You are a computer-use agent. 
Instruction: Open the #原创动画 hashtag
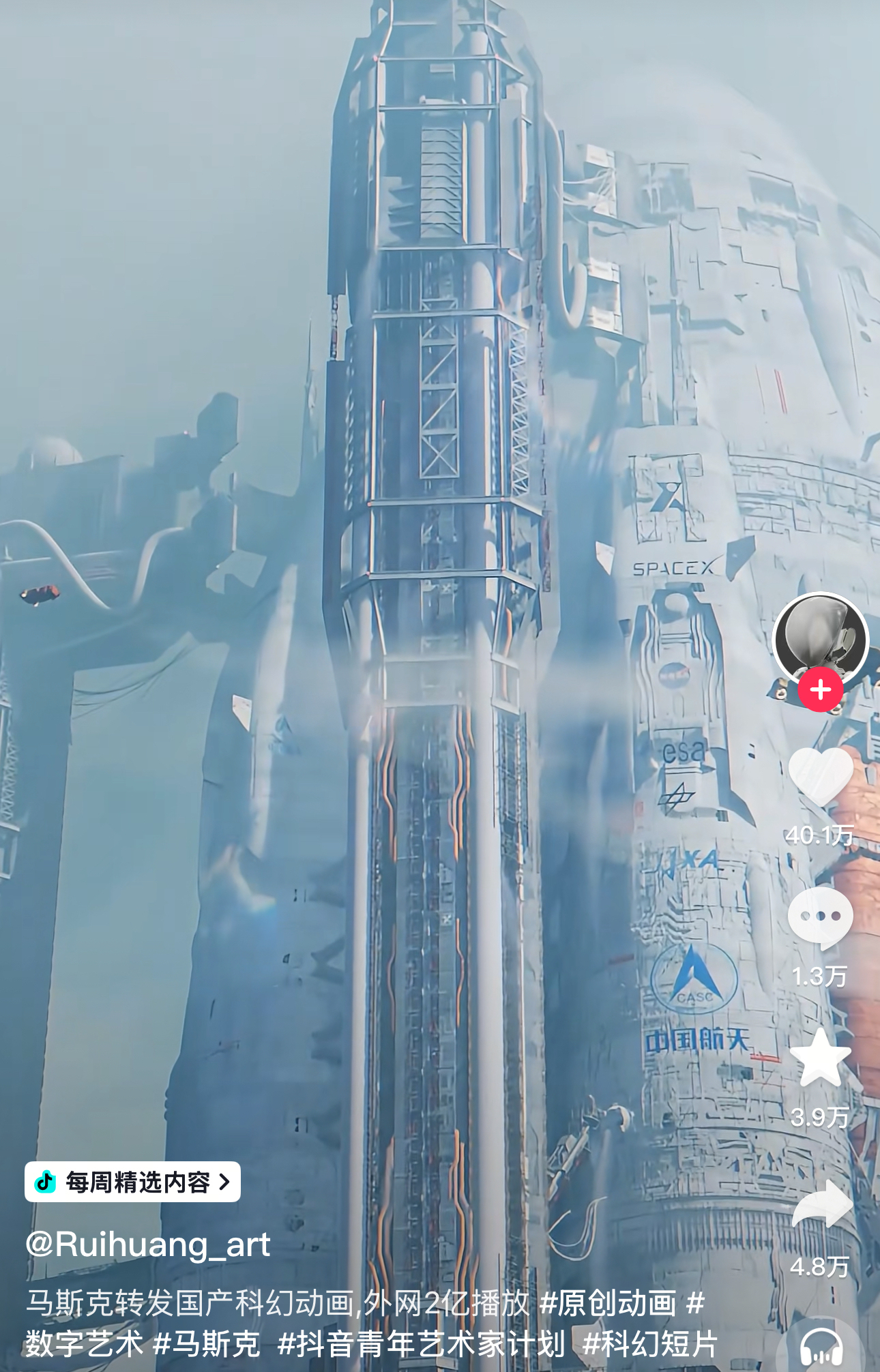coord(608,1303)
